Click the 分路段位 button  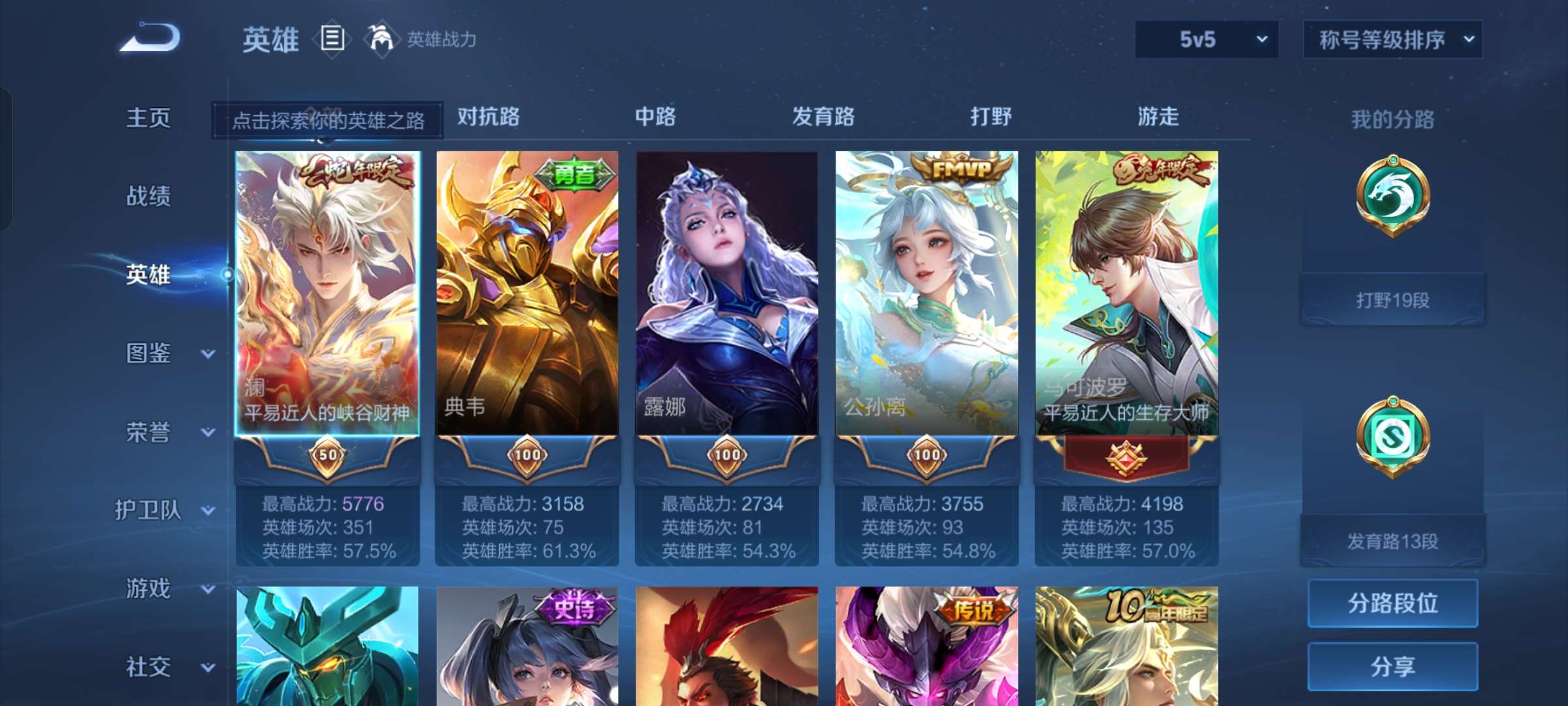tap(1392, 603)
